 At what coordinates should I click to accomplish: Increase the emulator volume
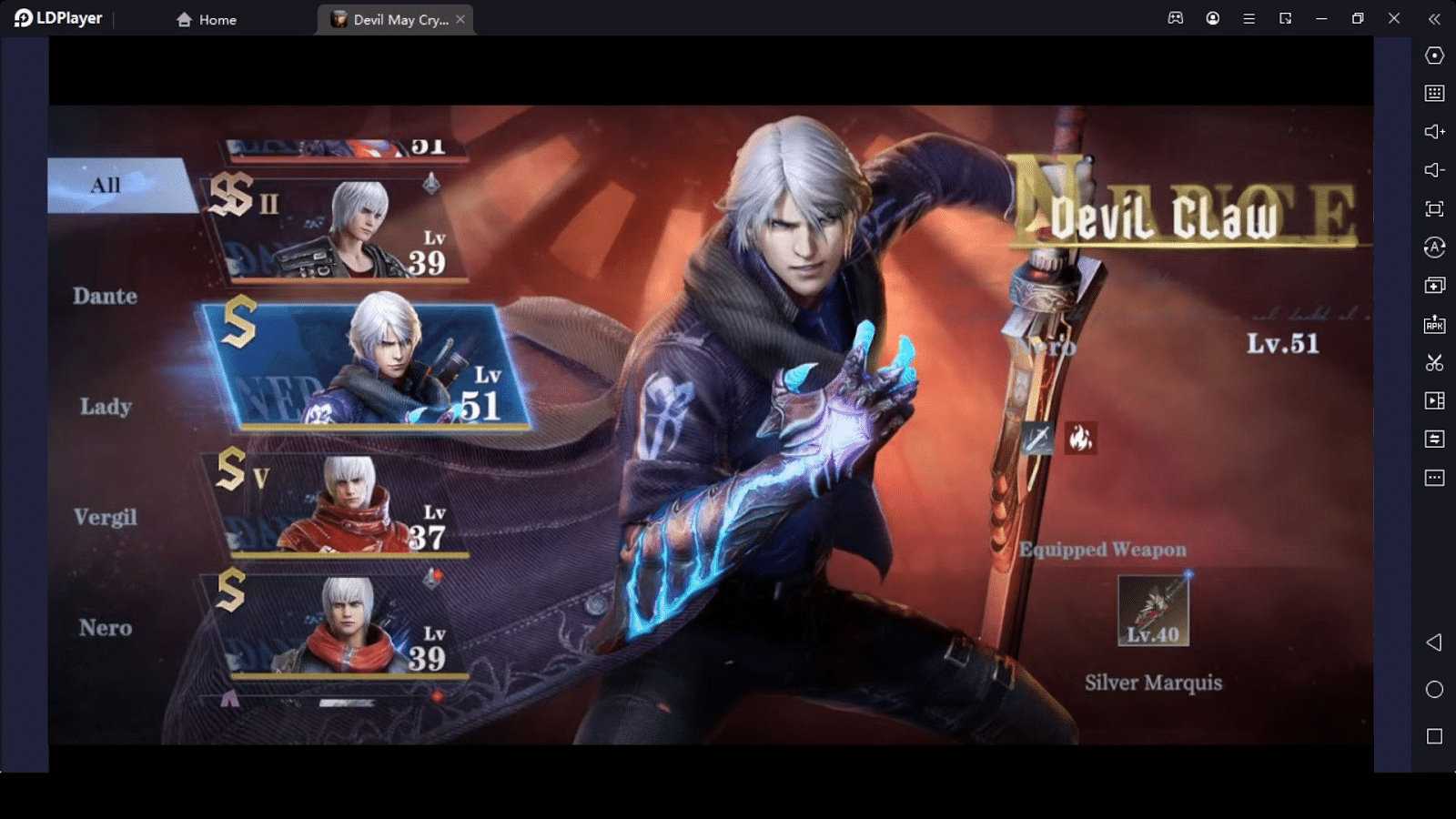(x=1433, y=131)
